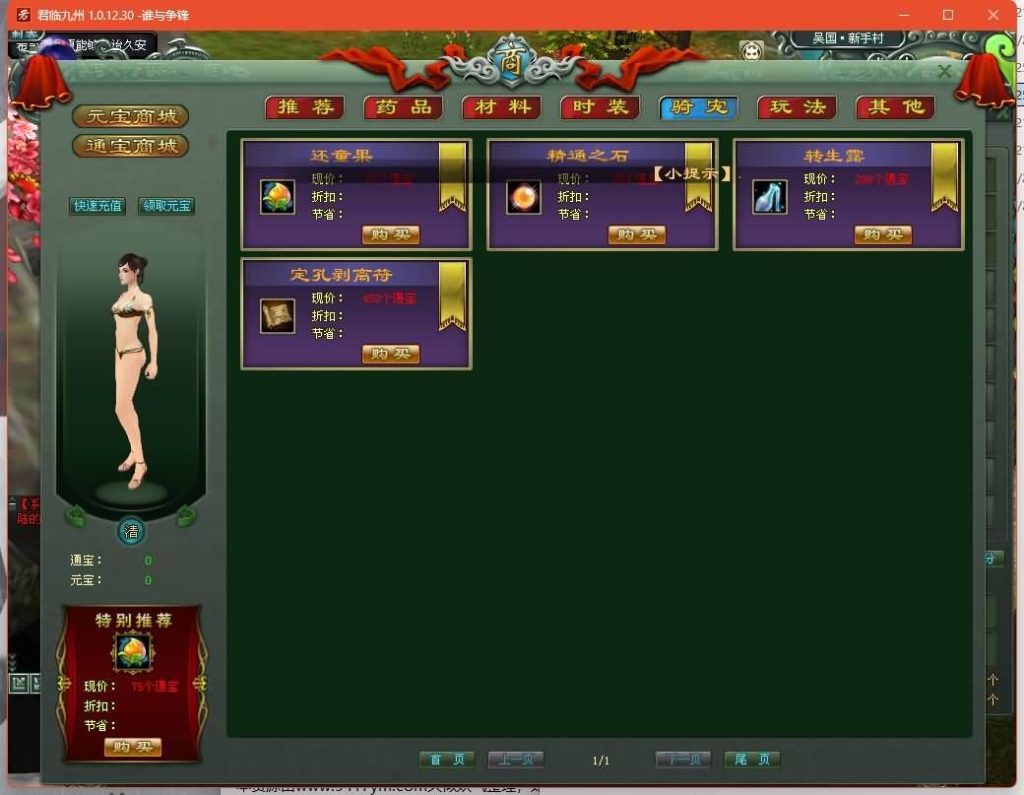Go to the 首页 first page
1024x795 pixels.
pyautogui.click(x=446, y=760)
